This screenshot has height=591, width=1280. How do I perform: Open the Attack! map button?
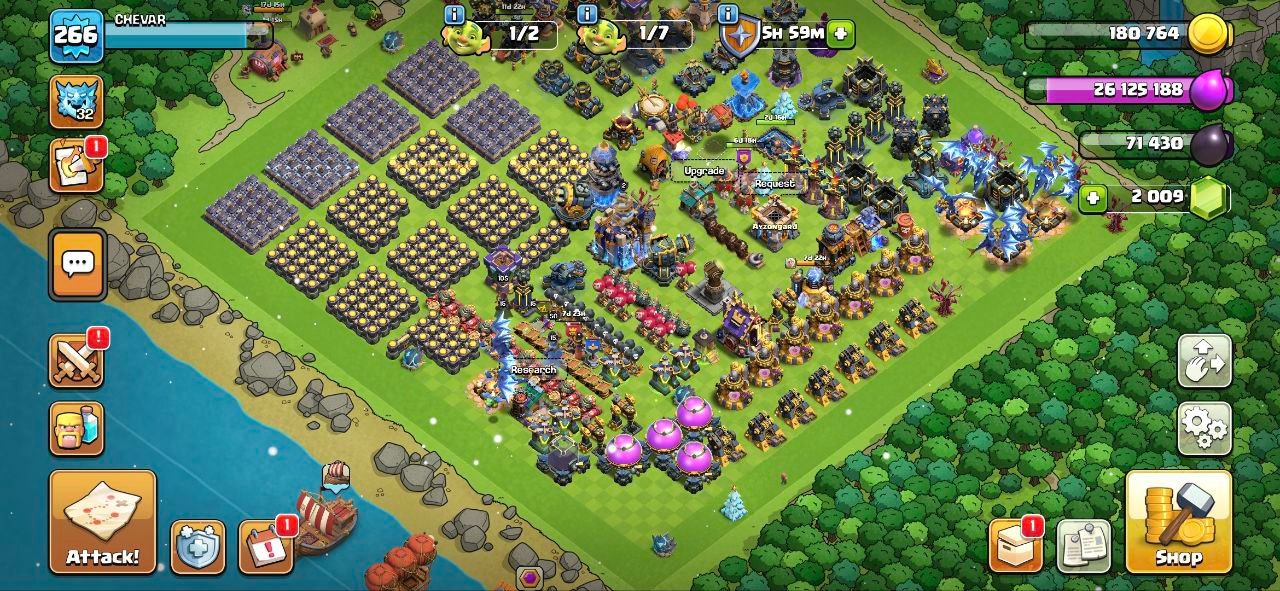(x=103, y=521)
